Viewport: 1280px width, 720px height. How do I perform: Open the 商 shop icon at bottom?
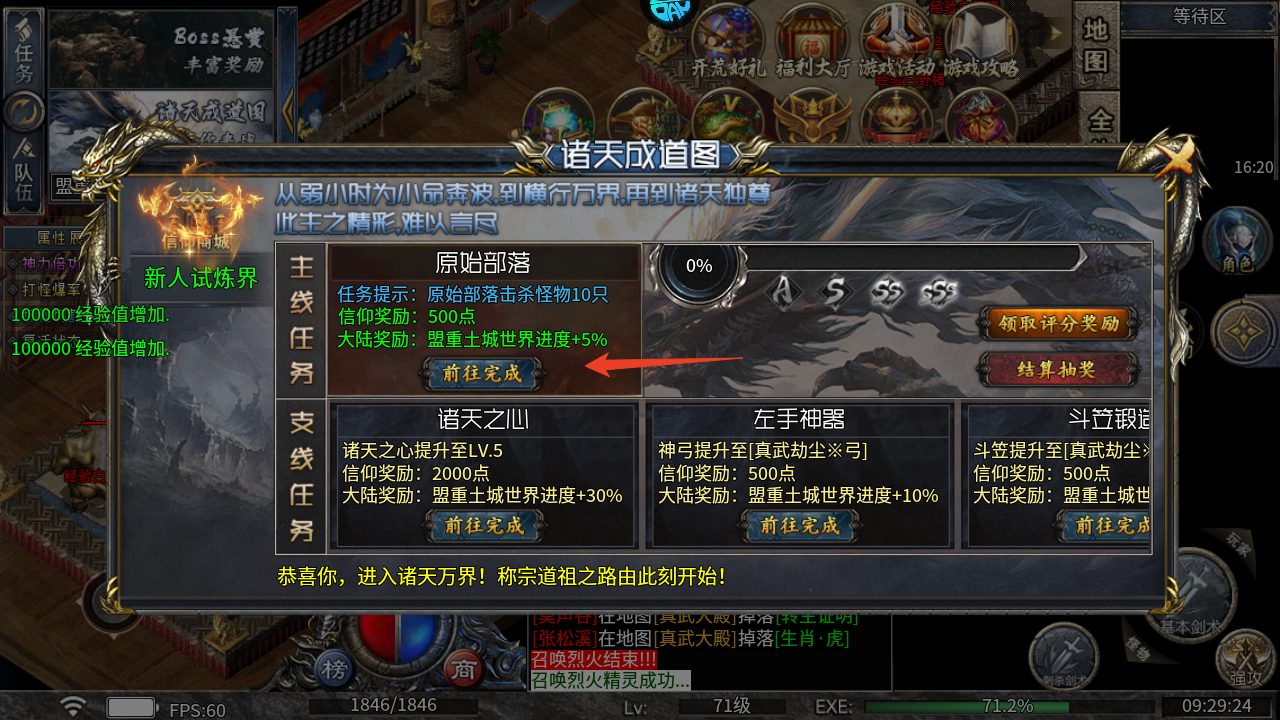point(462,670)
